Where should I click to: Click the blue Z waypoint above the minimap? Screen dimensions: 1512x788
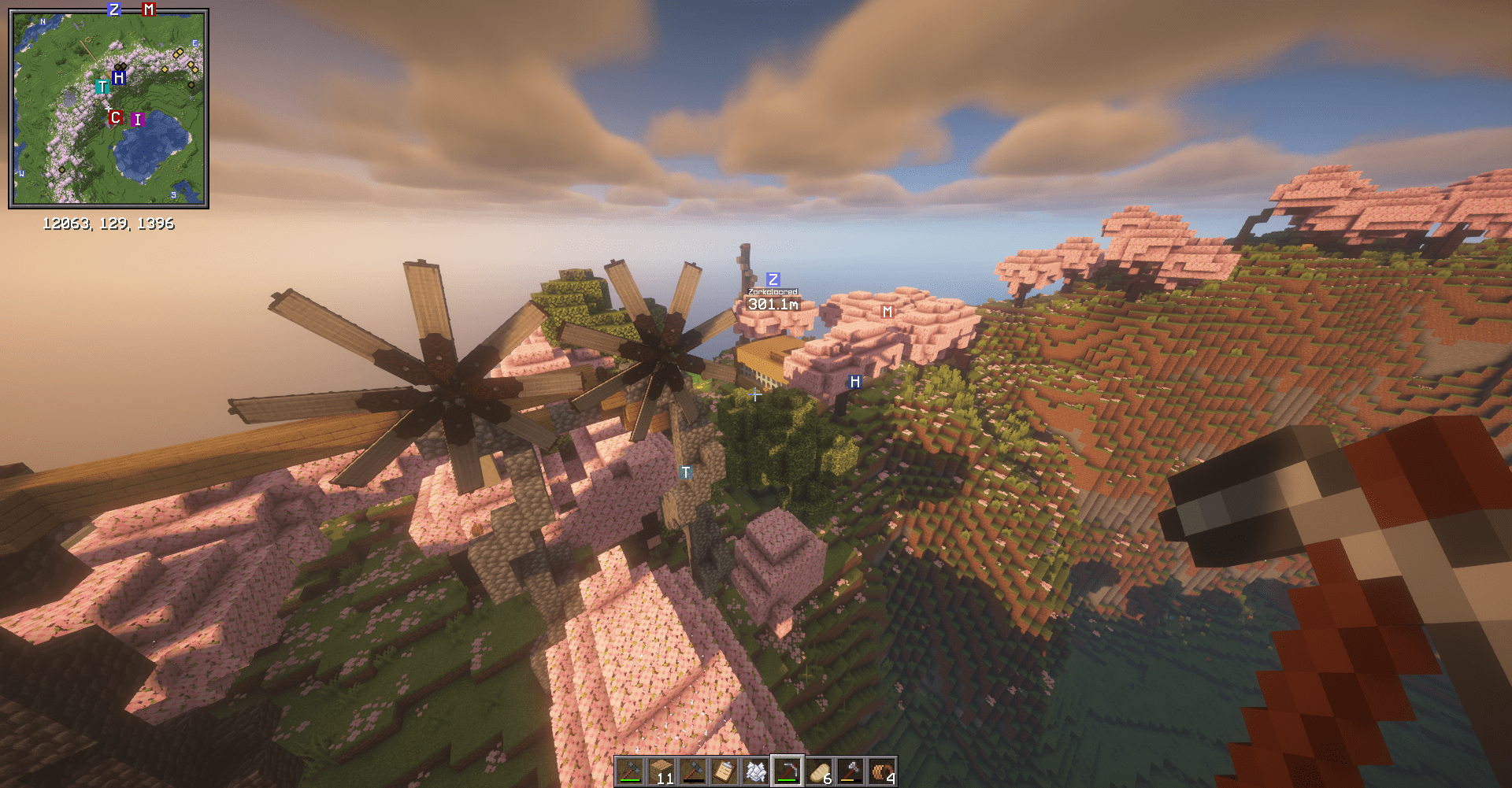(113, 10)
